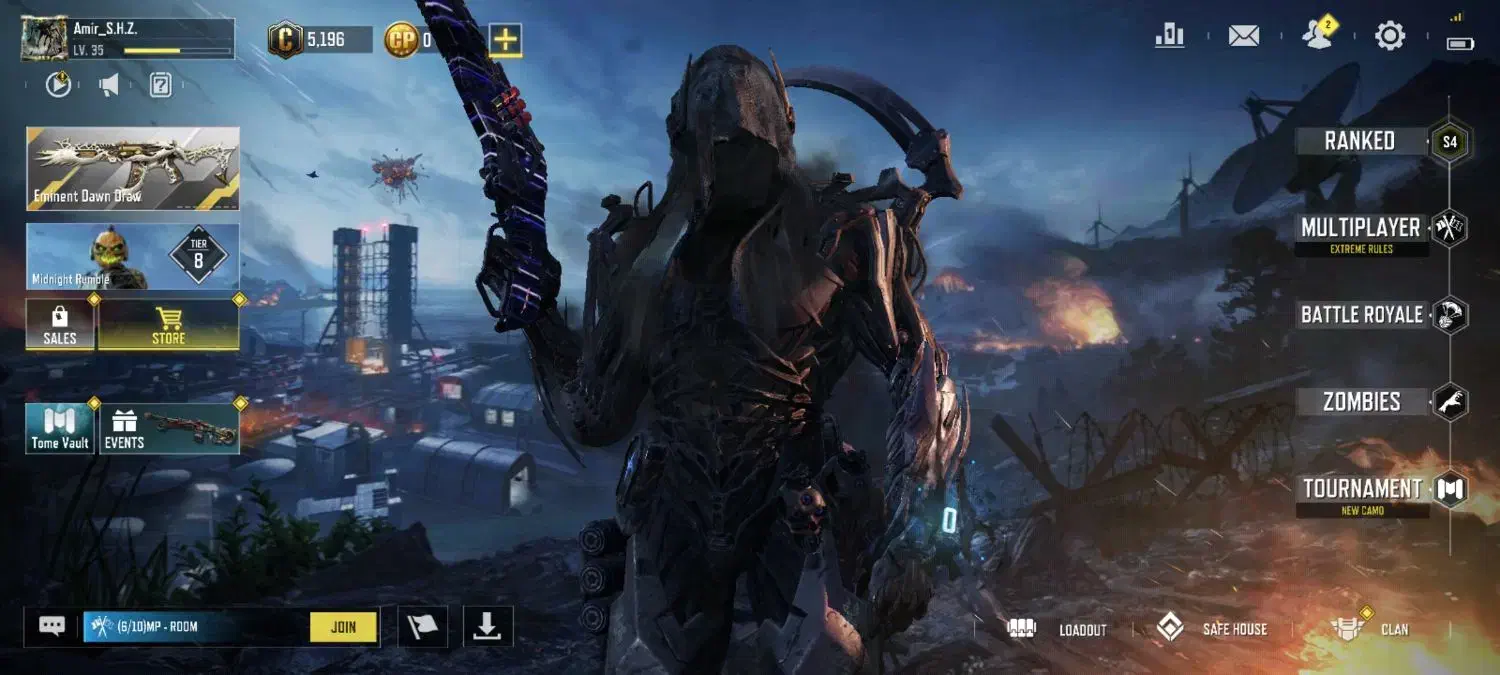Viewport: 1500px width, 675px height.
Task: Join the MP room
Action: [343, 627]
